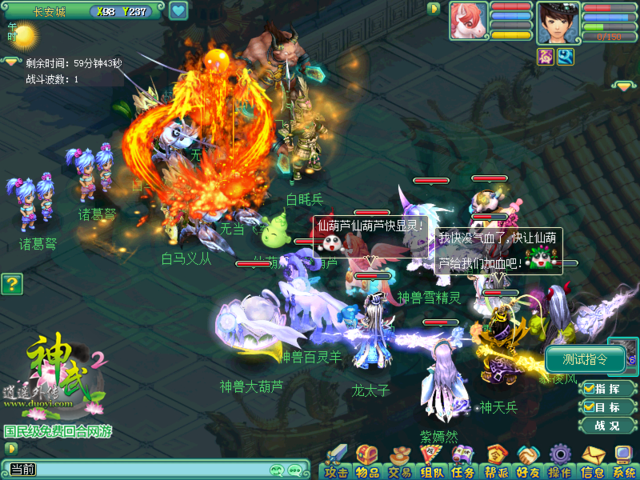Open the 帮派 (guild) menu

[x=496, y=461]
